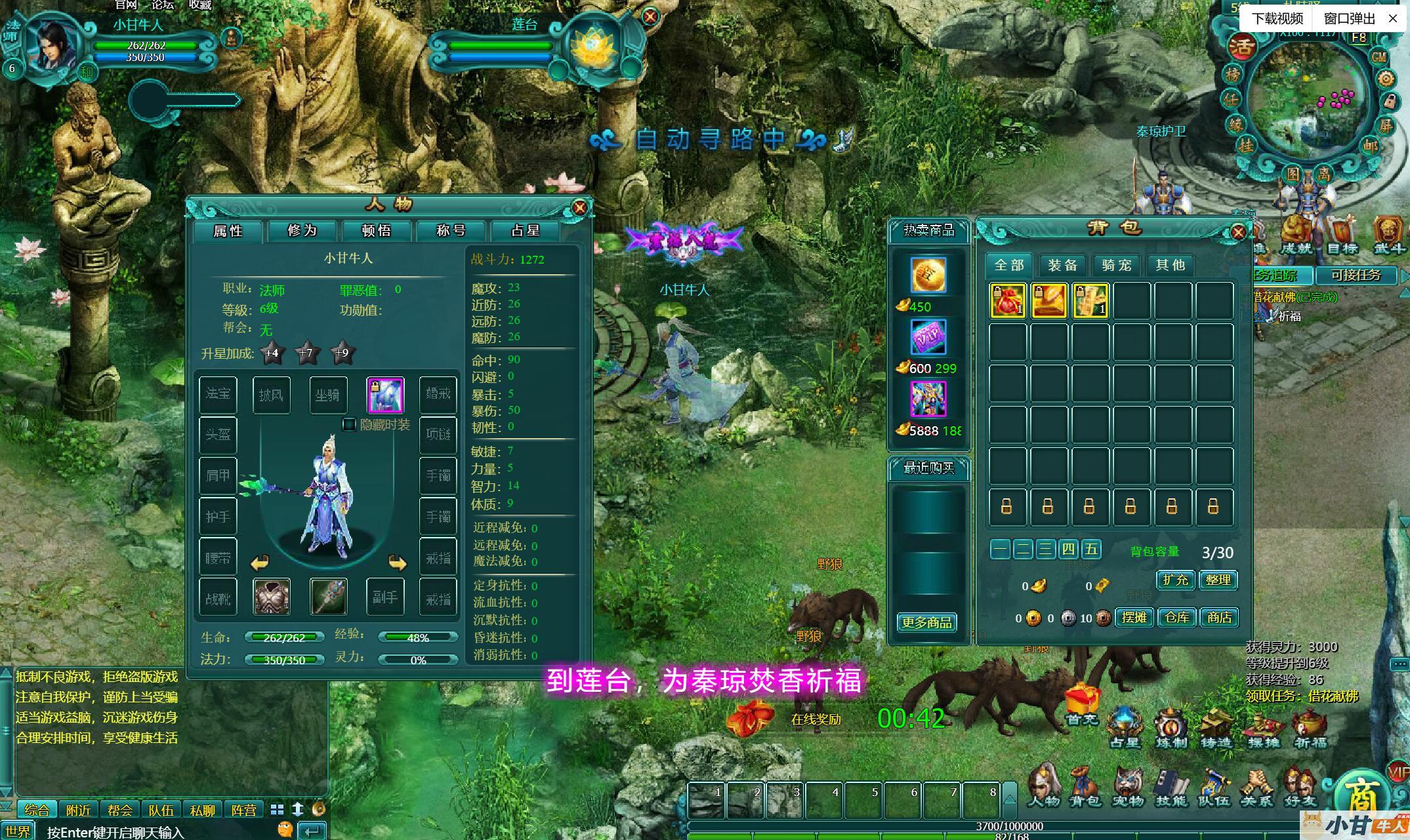Show the 装备 category in backpack
Image resolution: width=1410 pixels, height=840 pixels.
point(1062,265)
